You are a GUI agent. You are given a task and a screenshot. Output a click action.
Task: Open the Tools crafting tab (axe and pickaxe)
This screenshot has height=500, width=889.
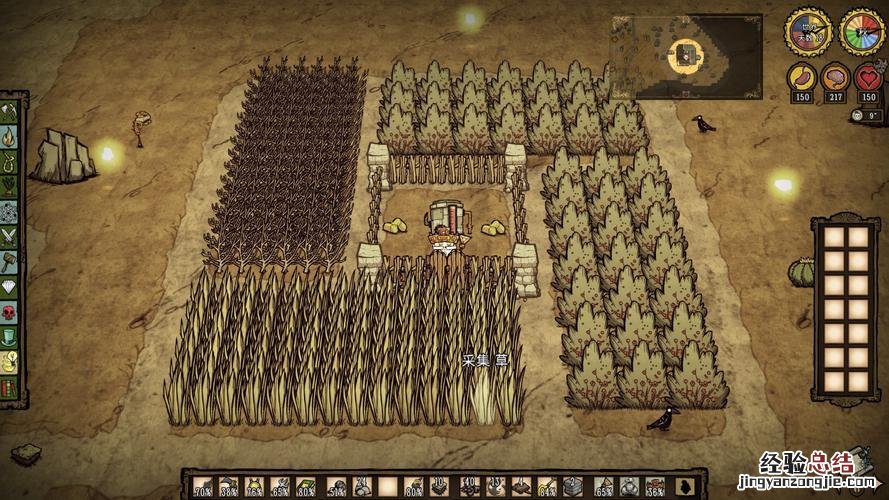pos(11,112)
